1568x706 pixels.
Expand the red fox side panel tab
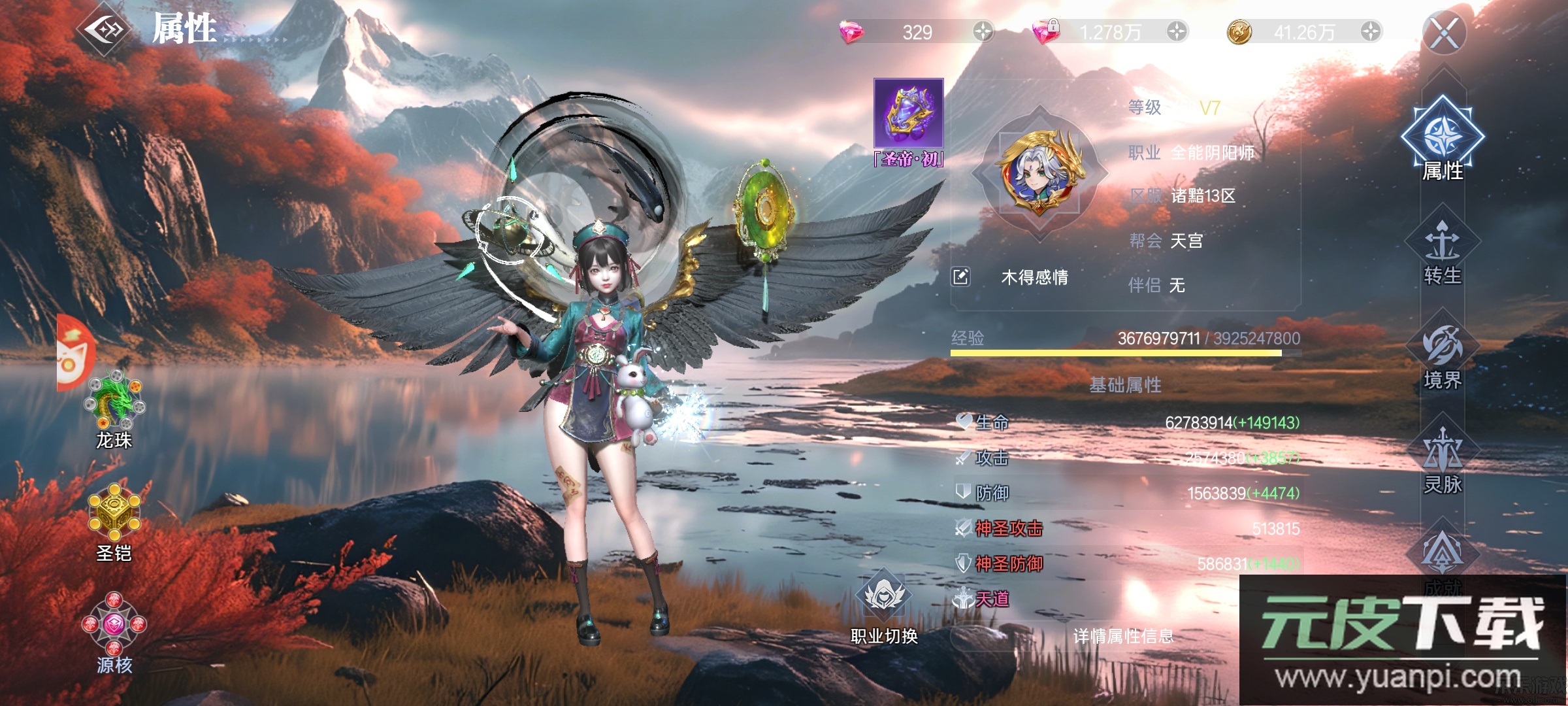pos(75,353)
